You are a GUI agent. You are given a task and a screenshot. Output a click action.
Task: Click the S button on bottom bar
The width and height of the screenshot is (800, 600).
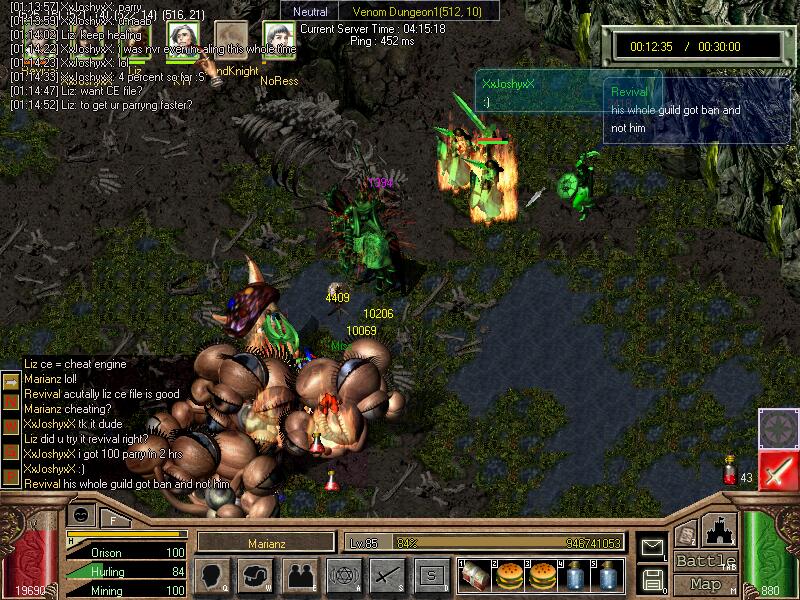click(431, 575)
